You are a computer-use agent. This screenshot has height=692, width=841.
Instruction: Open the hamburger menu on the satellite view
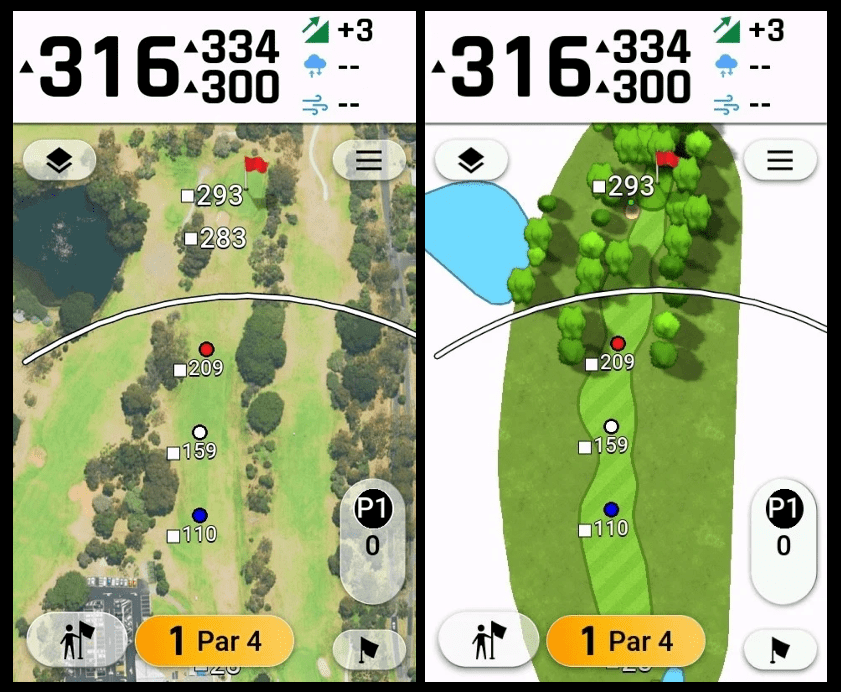pyautogui.click(x=369, y=160)
